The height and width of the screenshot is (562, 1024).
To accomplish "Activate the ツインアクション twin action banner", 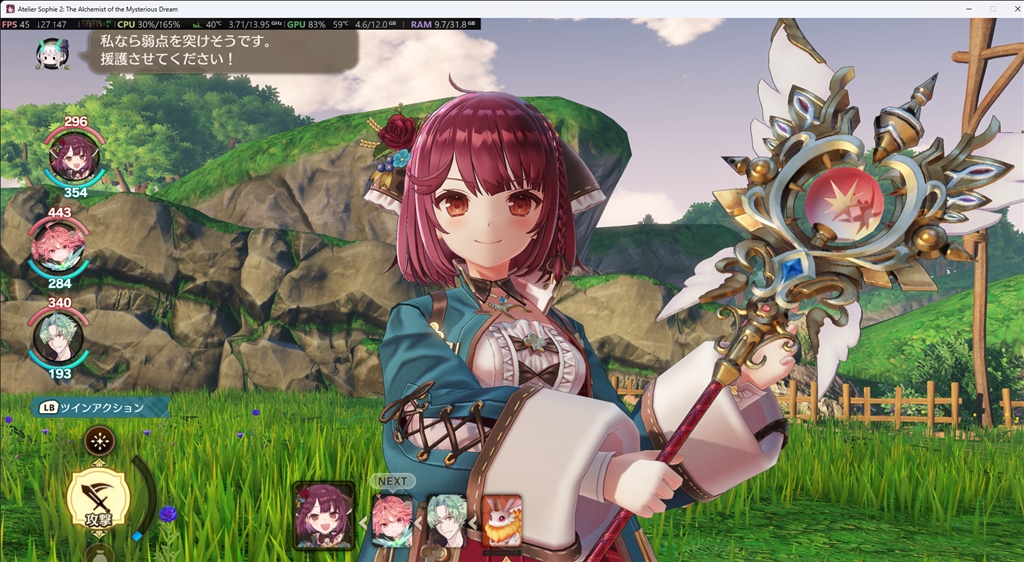I will point(99,407).
